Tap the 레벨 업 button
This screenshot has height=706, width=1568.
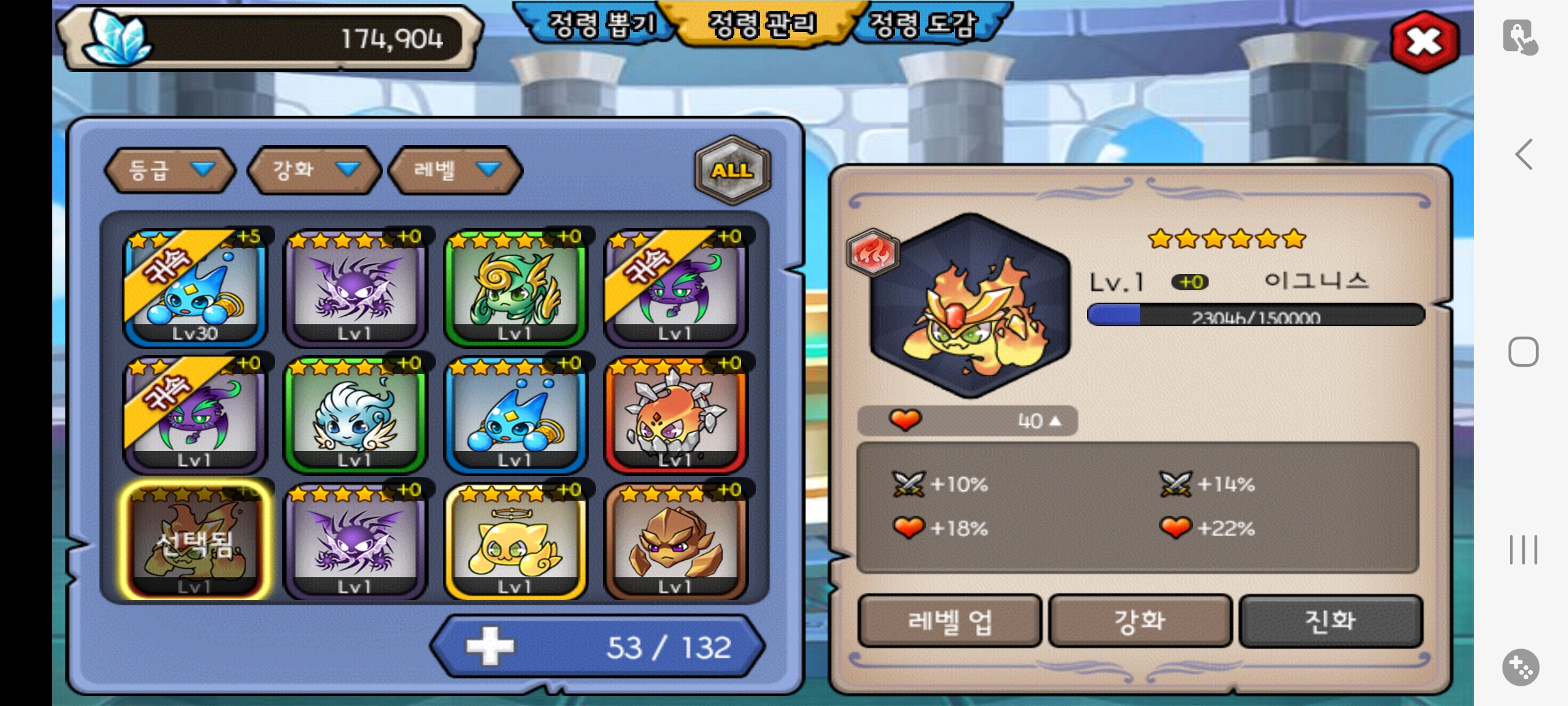point(949,620)
